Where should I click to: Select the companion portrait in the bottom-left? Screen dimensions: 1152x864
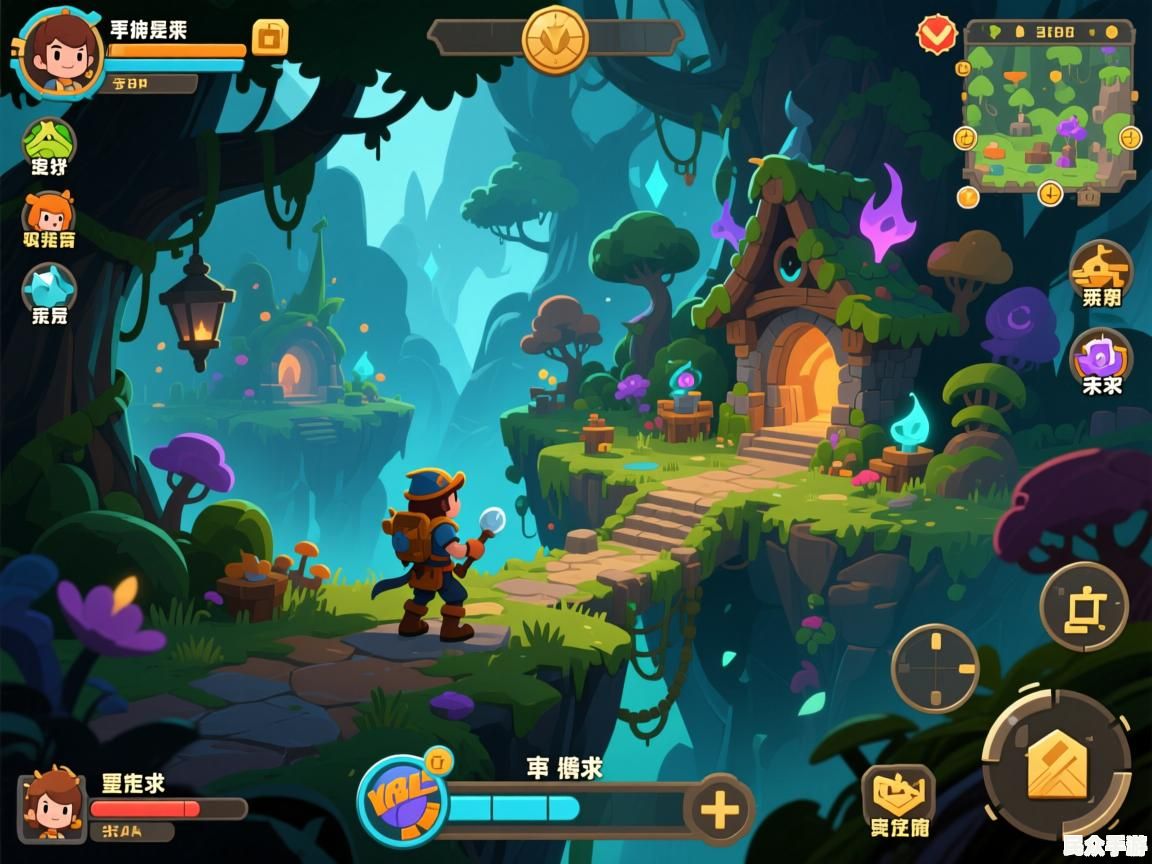click(53, 805)
